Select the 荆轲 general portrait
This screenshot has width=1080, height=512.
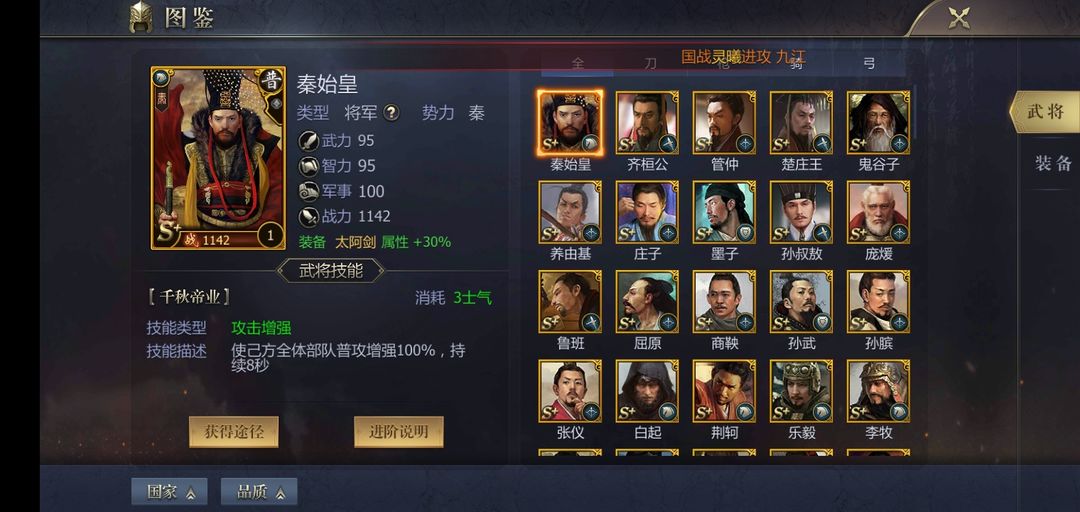[x=724, y=391]
